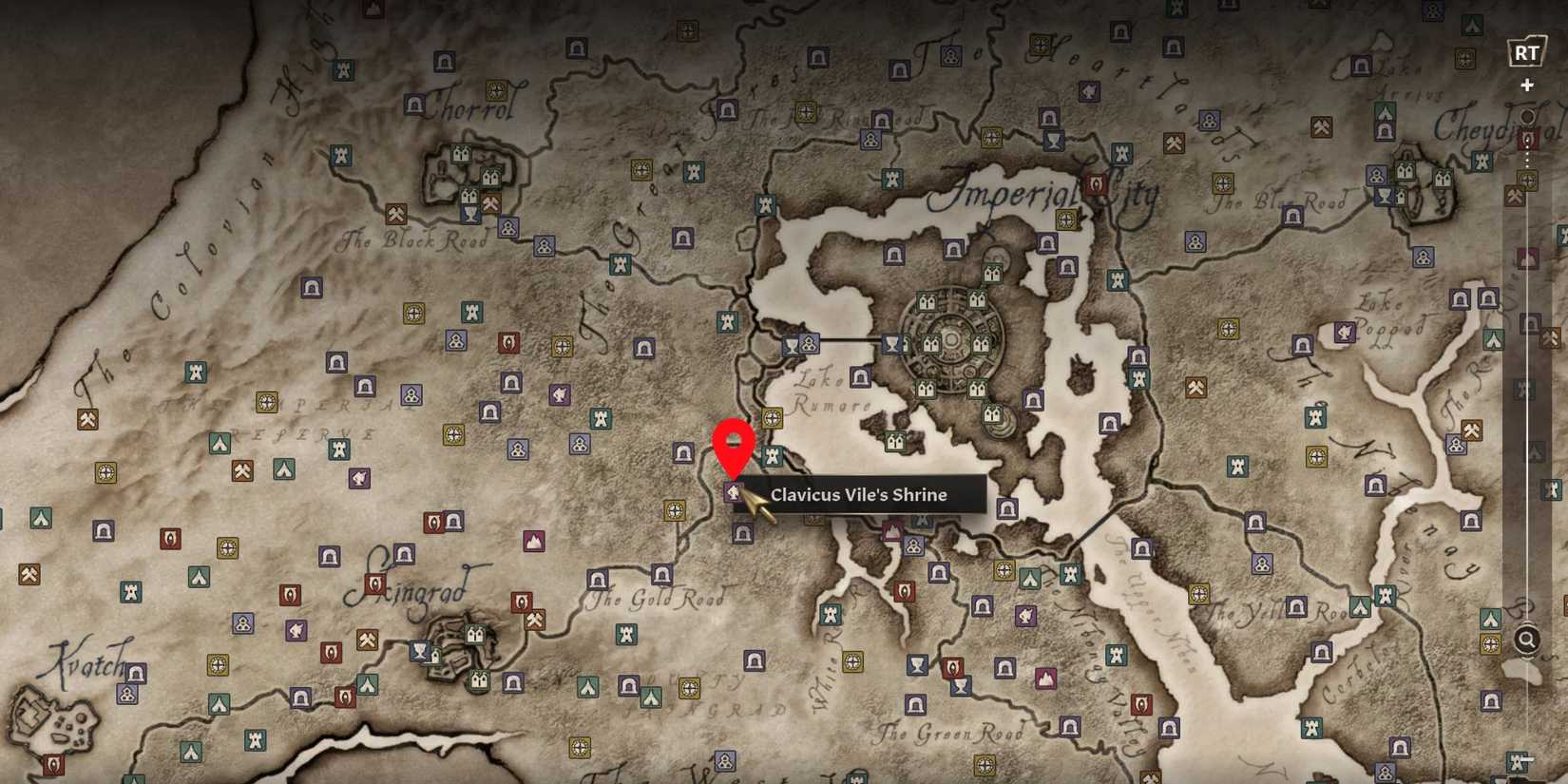Click the magnifying glass zoom icon

pyautogui.click(x=1528, y=640)
